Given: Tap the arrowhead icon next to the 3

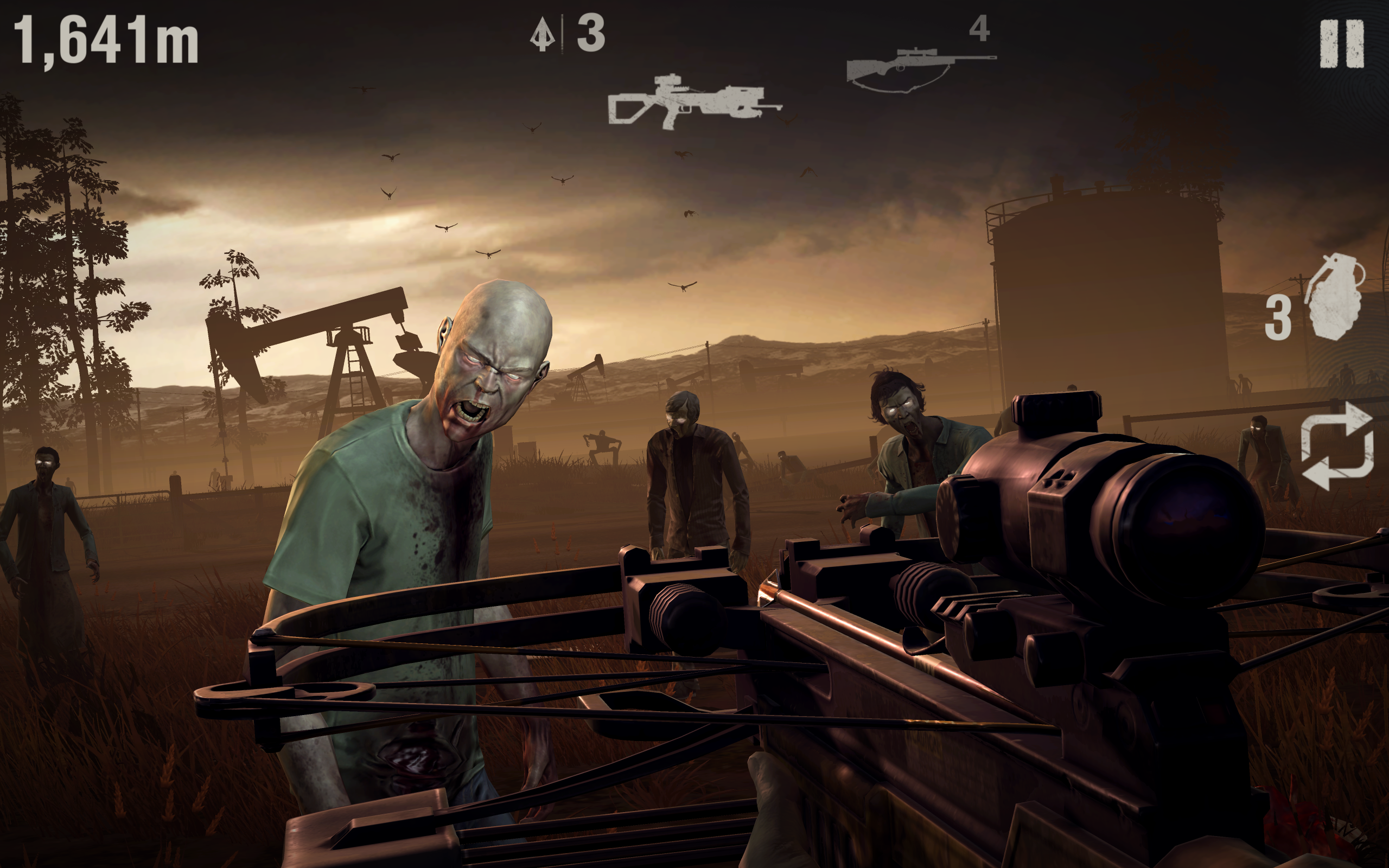Looking at the screenshot, I should click(x=543, y=34).
